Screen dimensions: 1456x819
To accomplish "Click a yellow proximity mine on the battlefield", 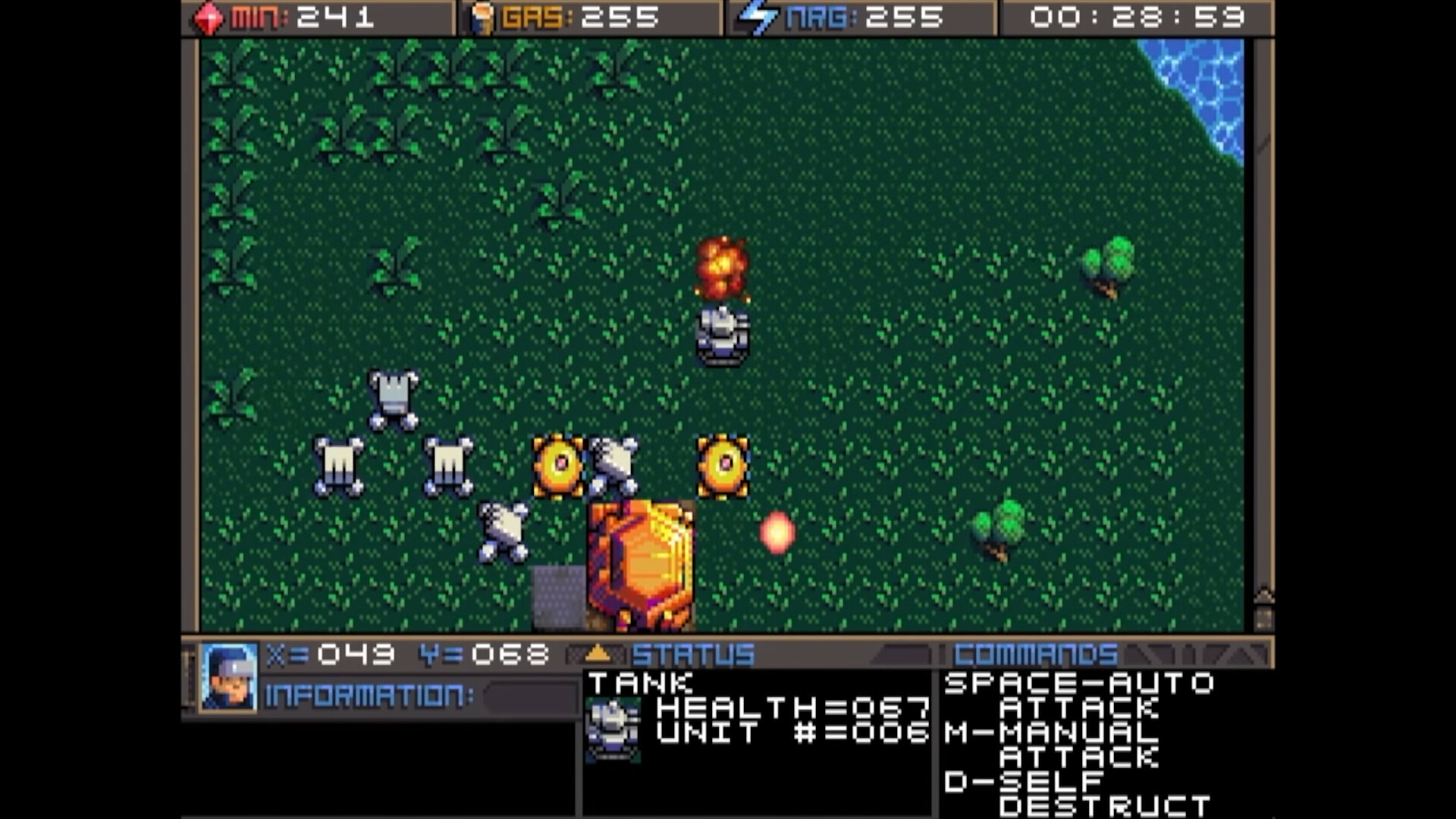I will click(x=556, y=465).
